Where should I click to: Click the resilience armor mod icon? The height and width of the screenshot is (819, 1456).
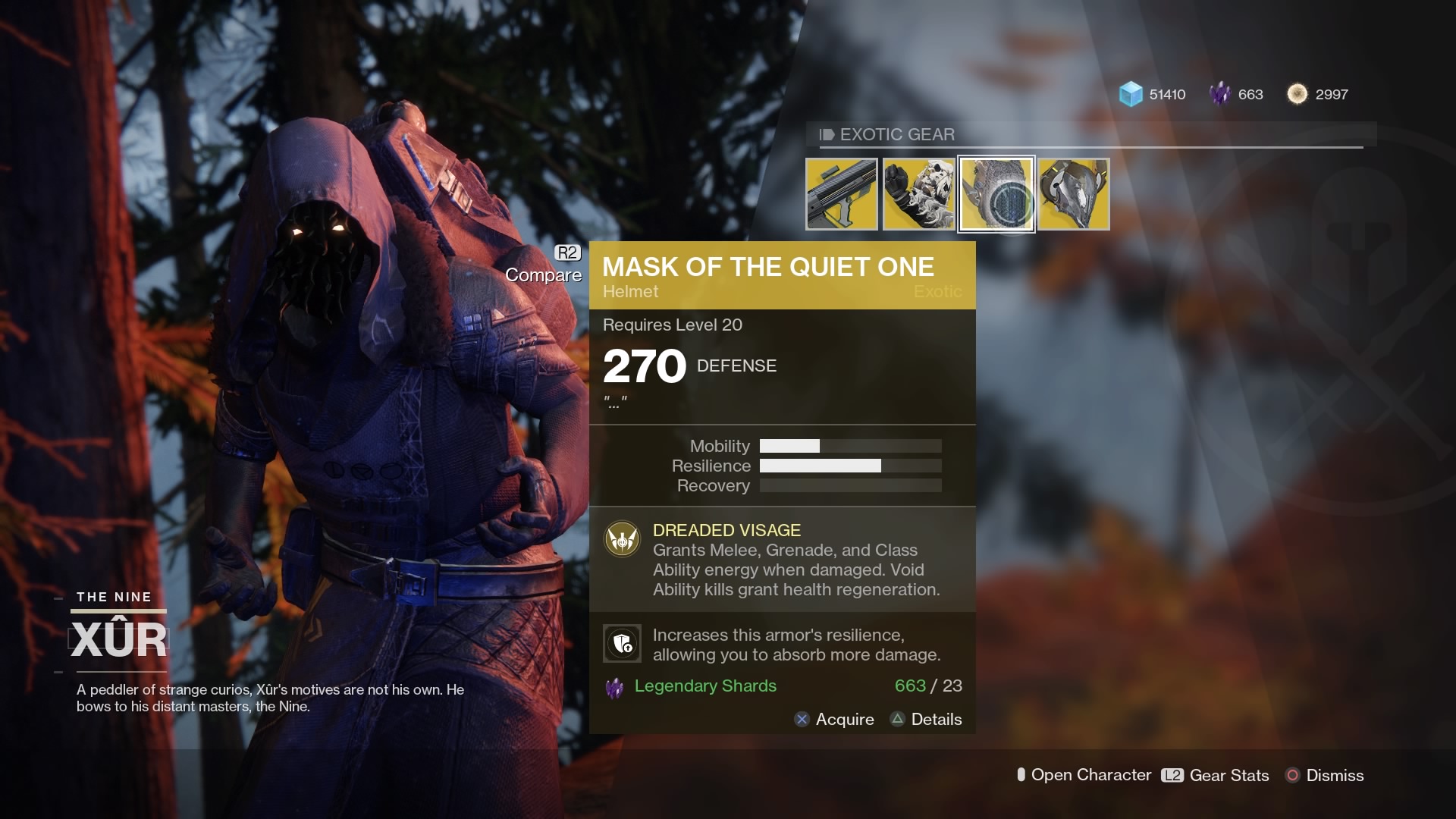[622, 643]
